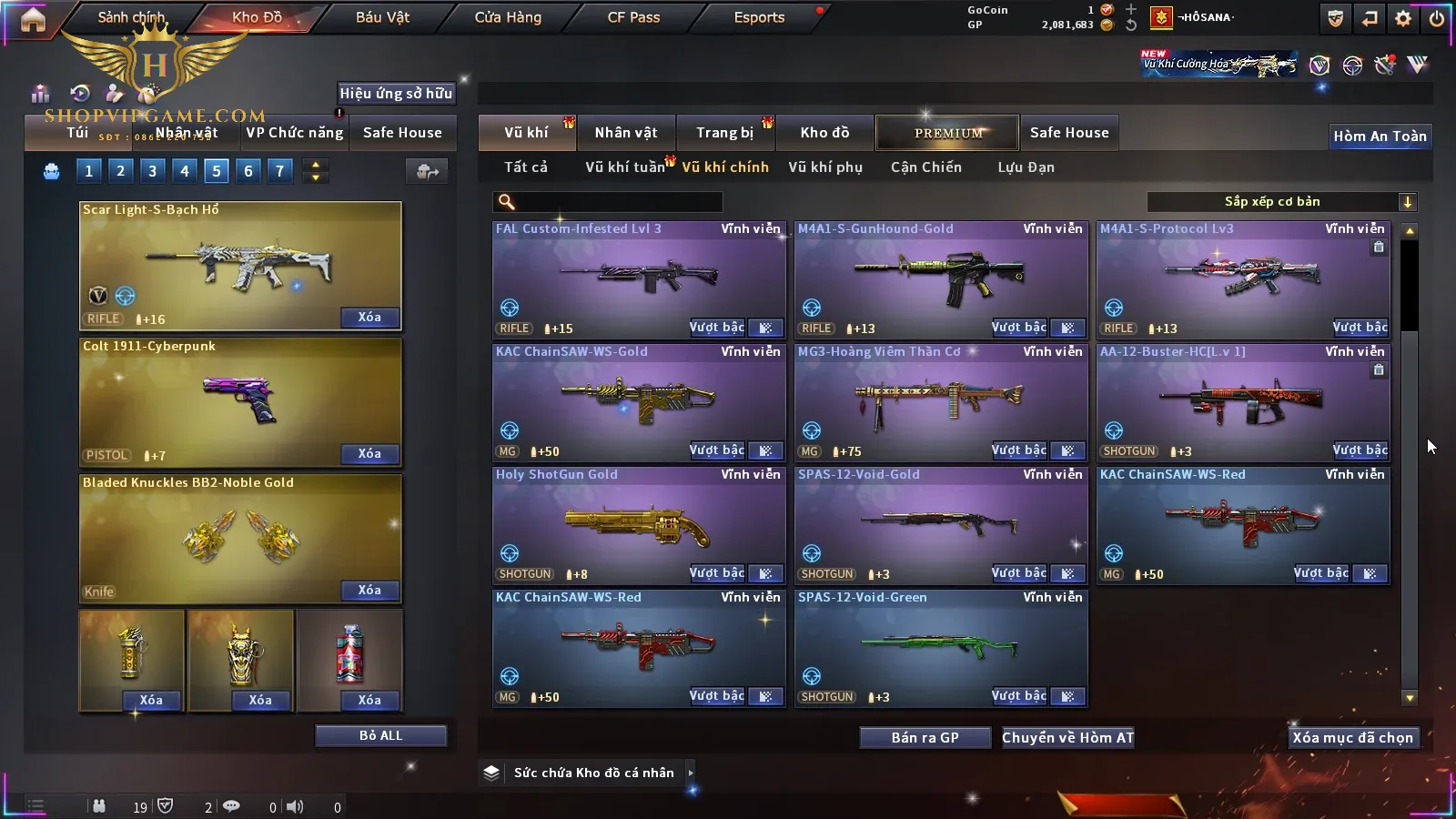Return to Sảnh chính lobby
The height and width of the screenshot is (819, 1456).
point(132,17)
